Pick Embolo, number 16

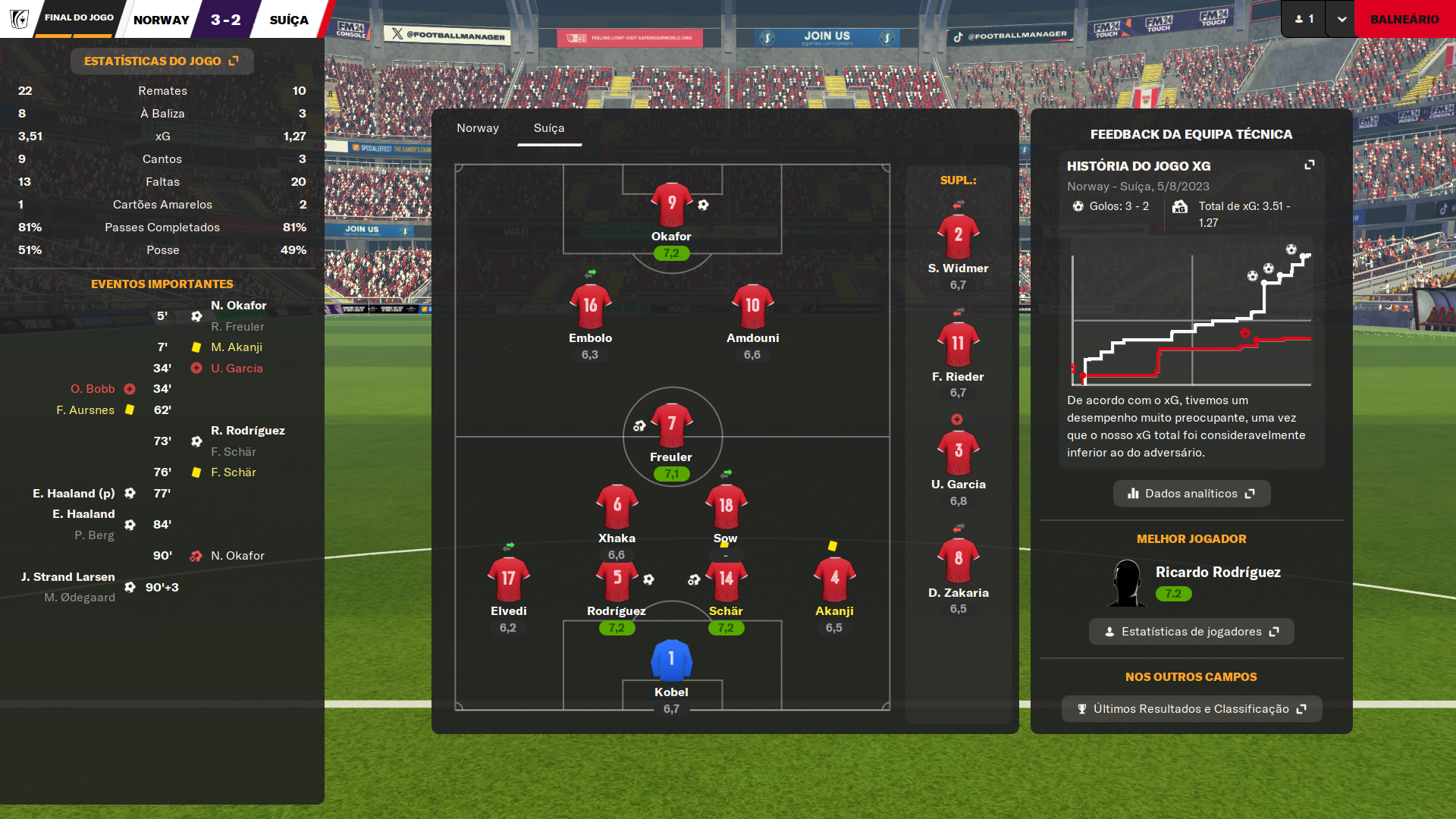[x=590, y=307]
